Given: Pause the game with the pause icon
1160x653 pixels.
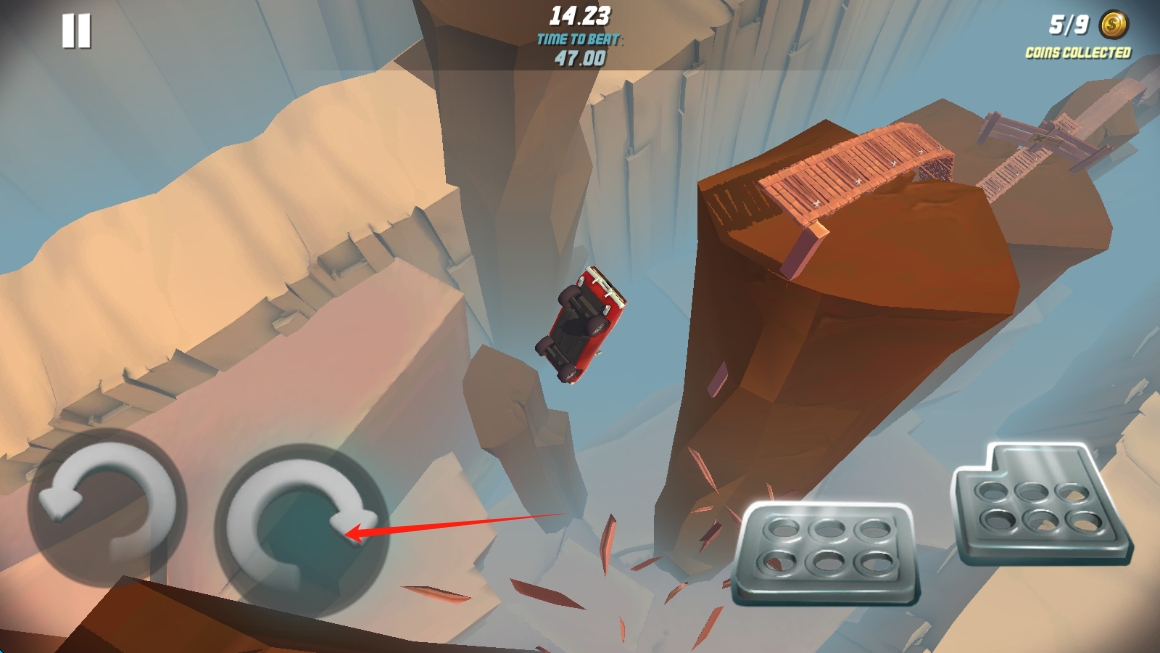Looking at the screenshot, I should [76, 31].
